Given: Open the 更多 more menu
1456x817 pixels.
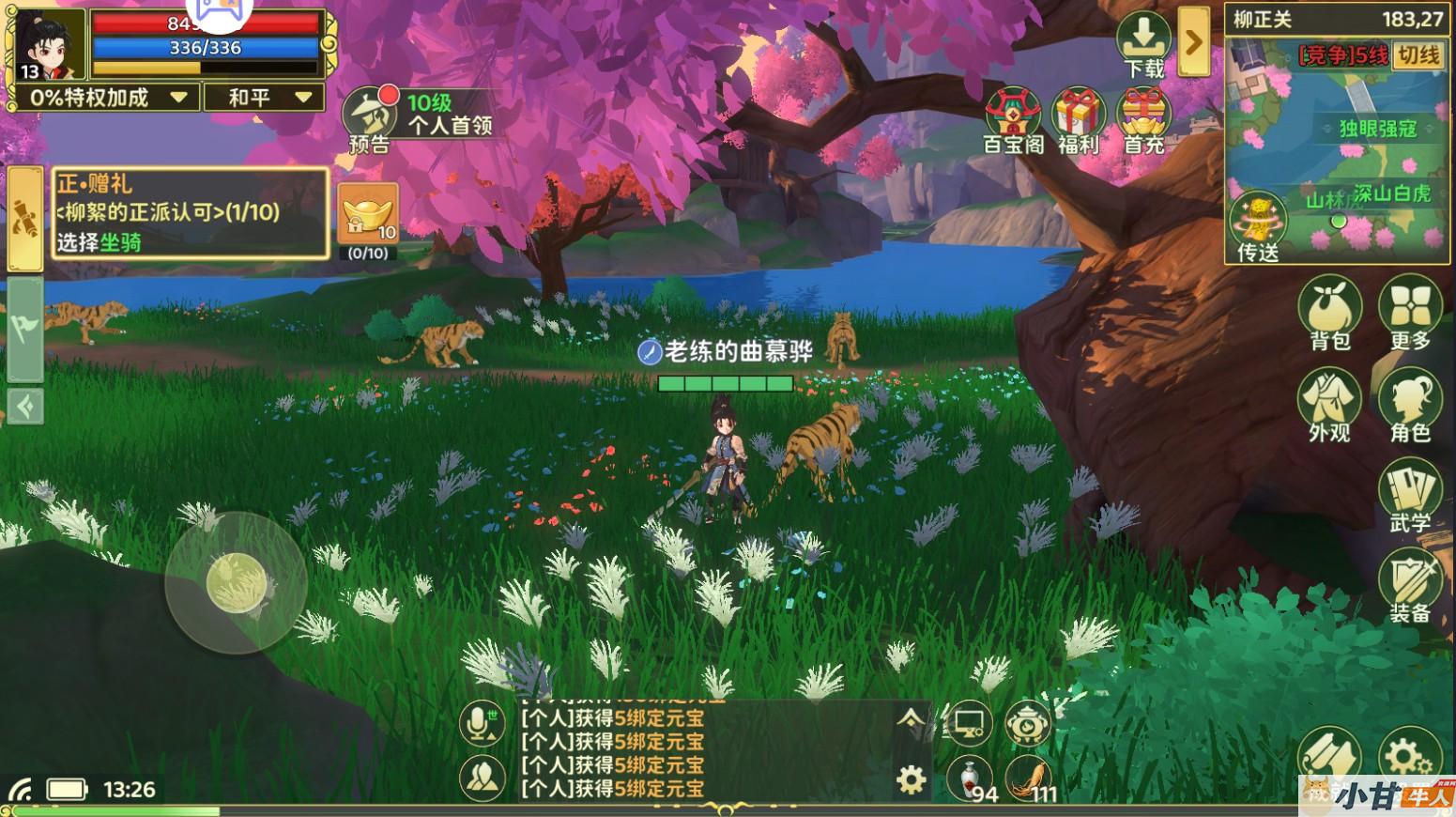Looking at the screenshot, I should (1409, 314).
